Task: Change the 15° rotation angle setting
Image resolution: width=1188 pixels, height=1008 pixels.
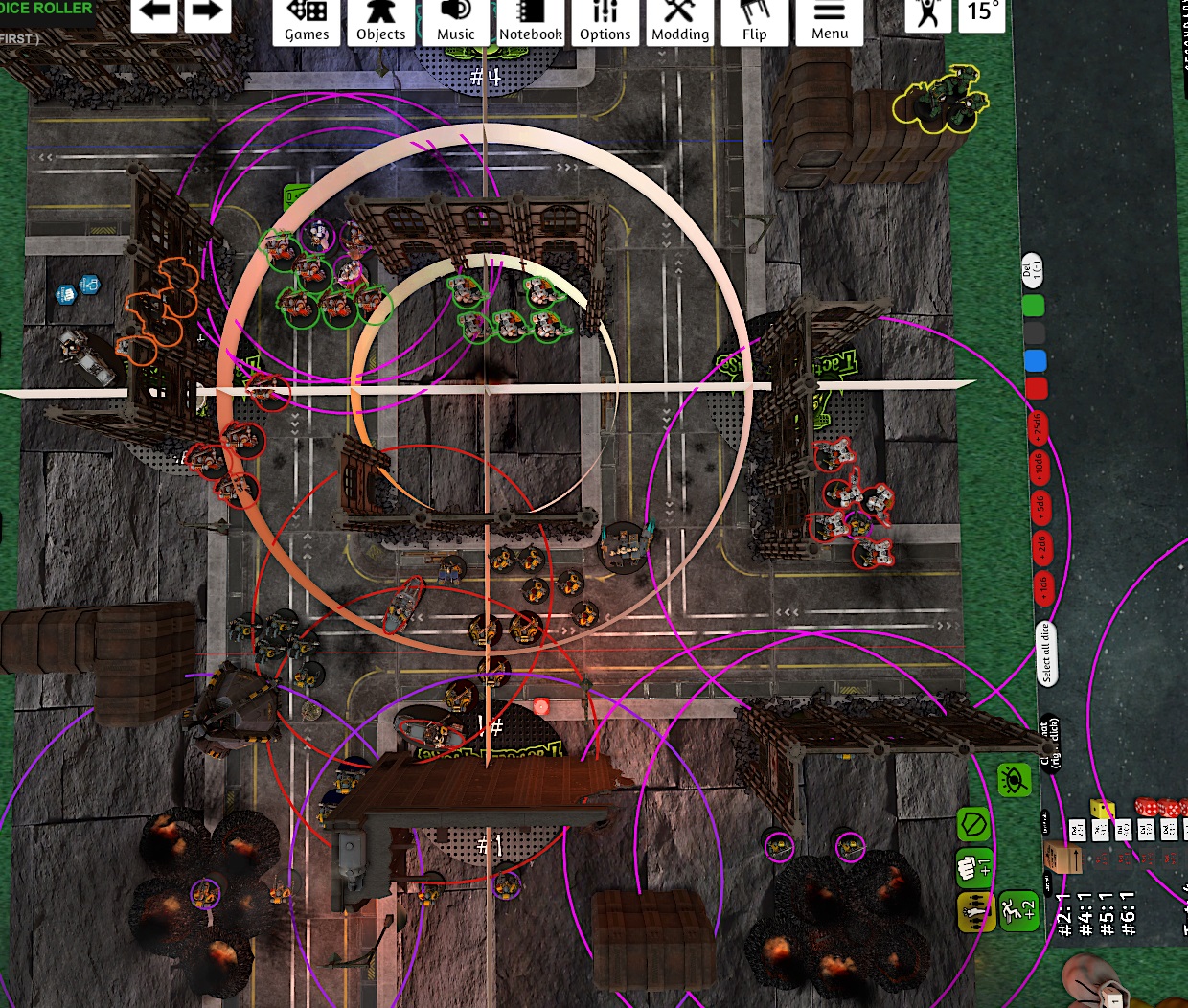Action: [x=982, y=13]
